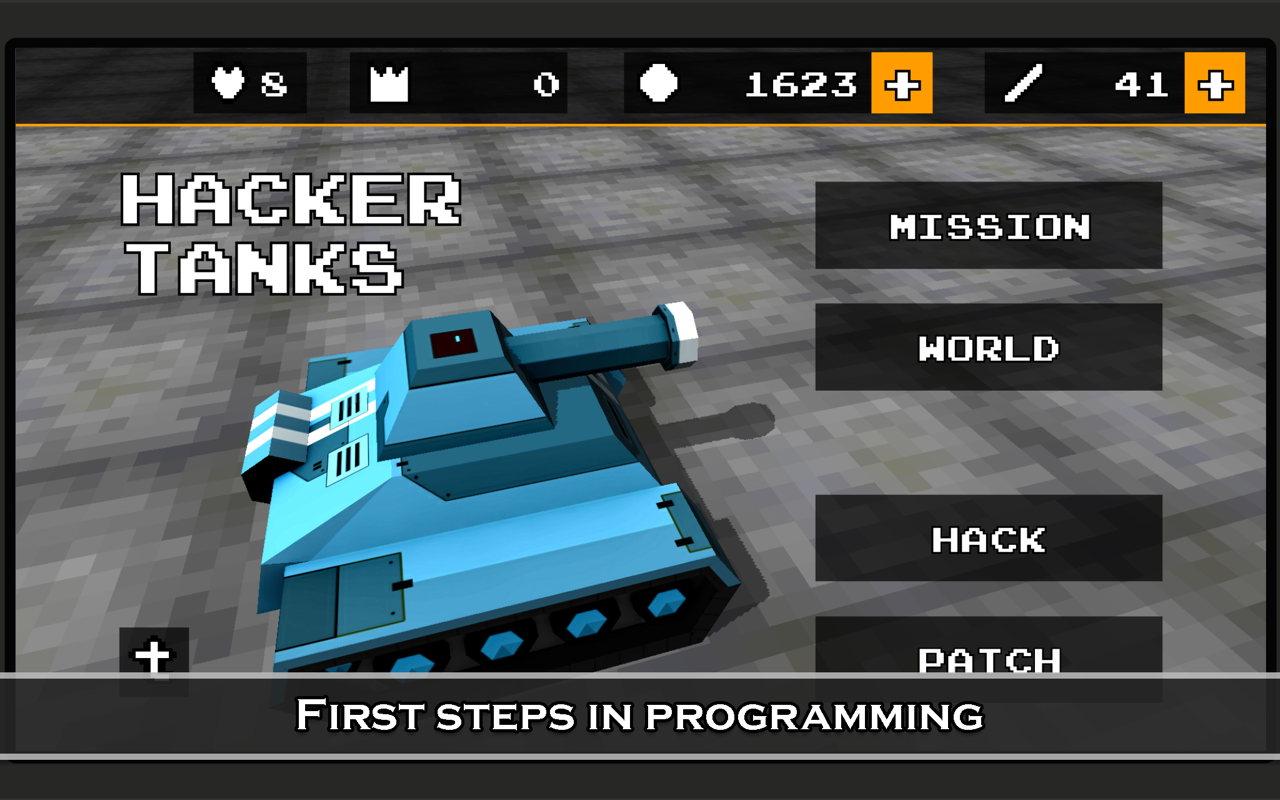Click the First steps in programming banner

click(640, 716)
